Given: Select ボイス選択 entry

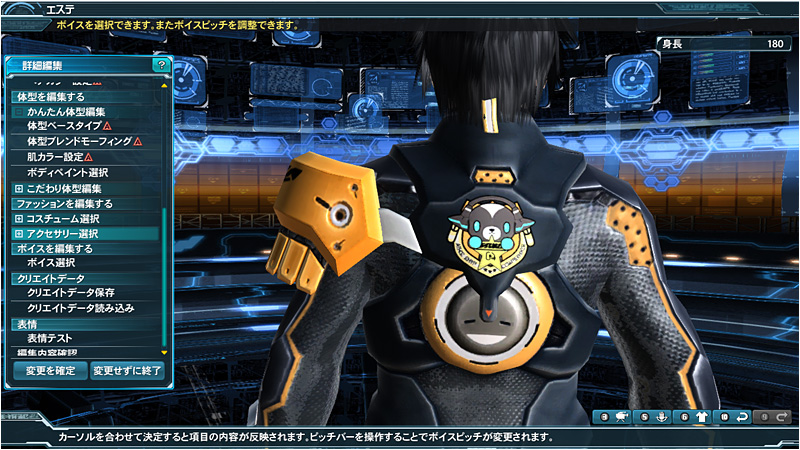Looking at the screenshot, I should pos(51,262).
